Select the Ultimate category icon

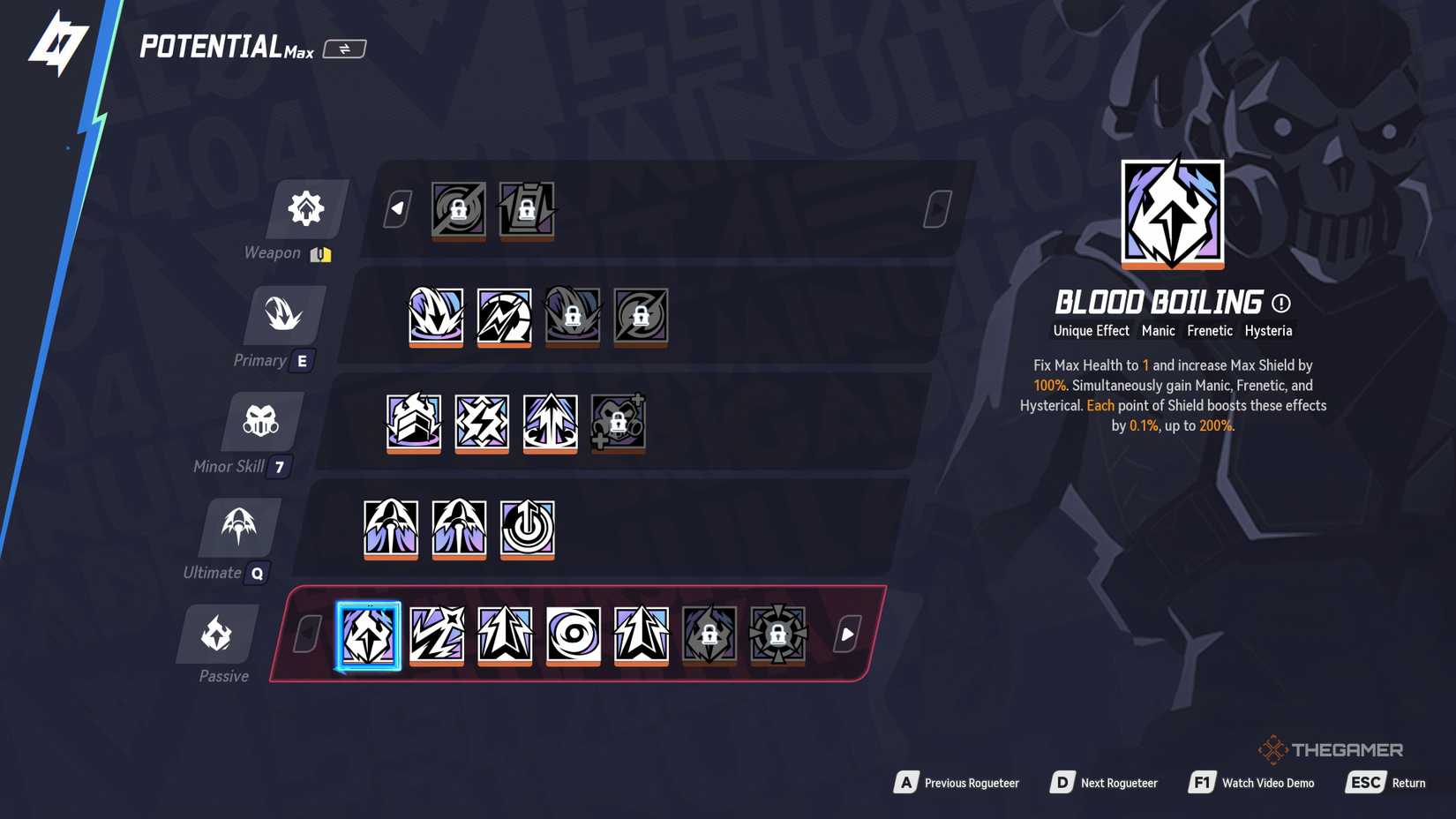click(238, 527)
